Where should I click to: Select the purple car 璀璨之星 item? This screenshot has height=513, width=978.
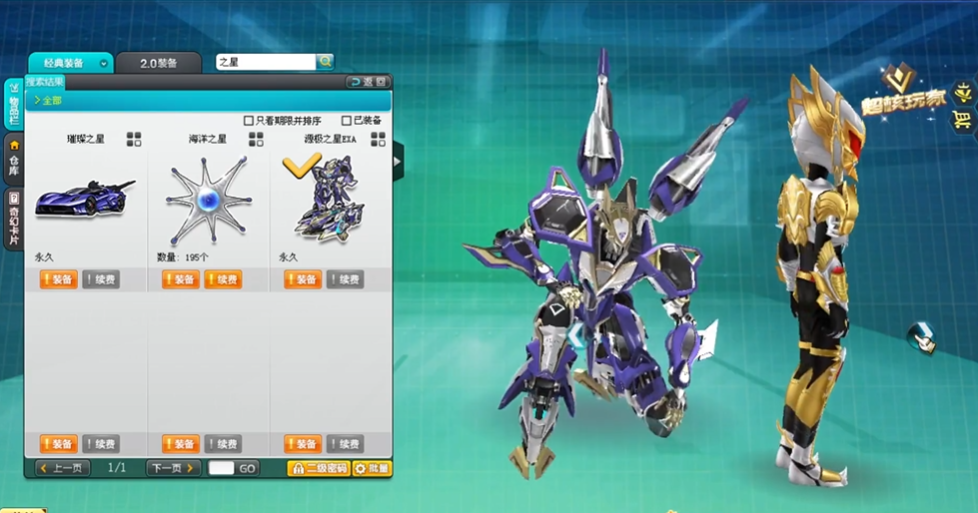pos(84,199)
